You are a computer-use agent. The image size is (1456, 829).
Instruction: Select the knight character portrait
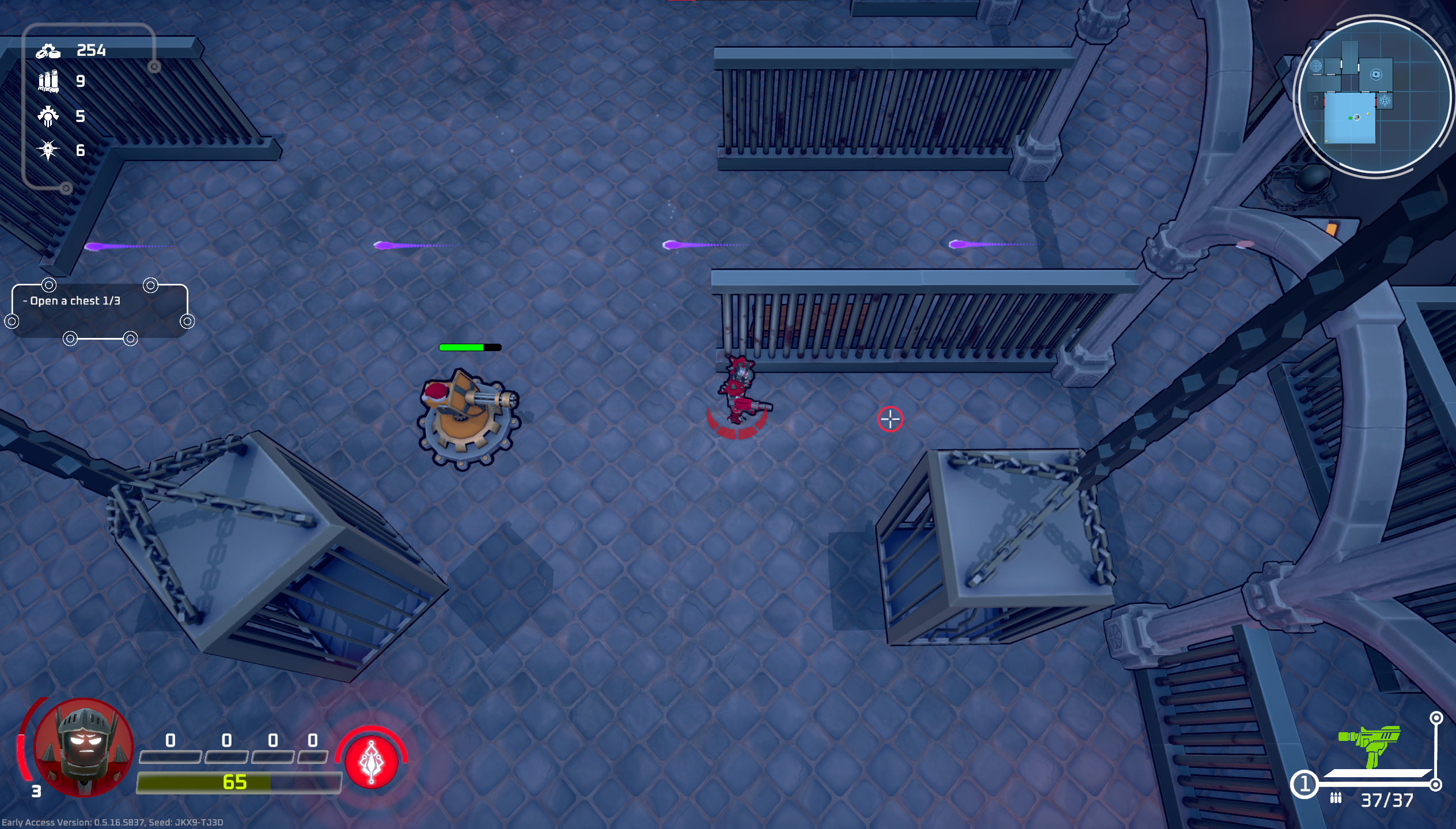click(x=84, y=748)
